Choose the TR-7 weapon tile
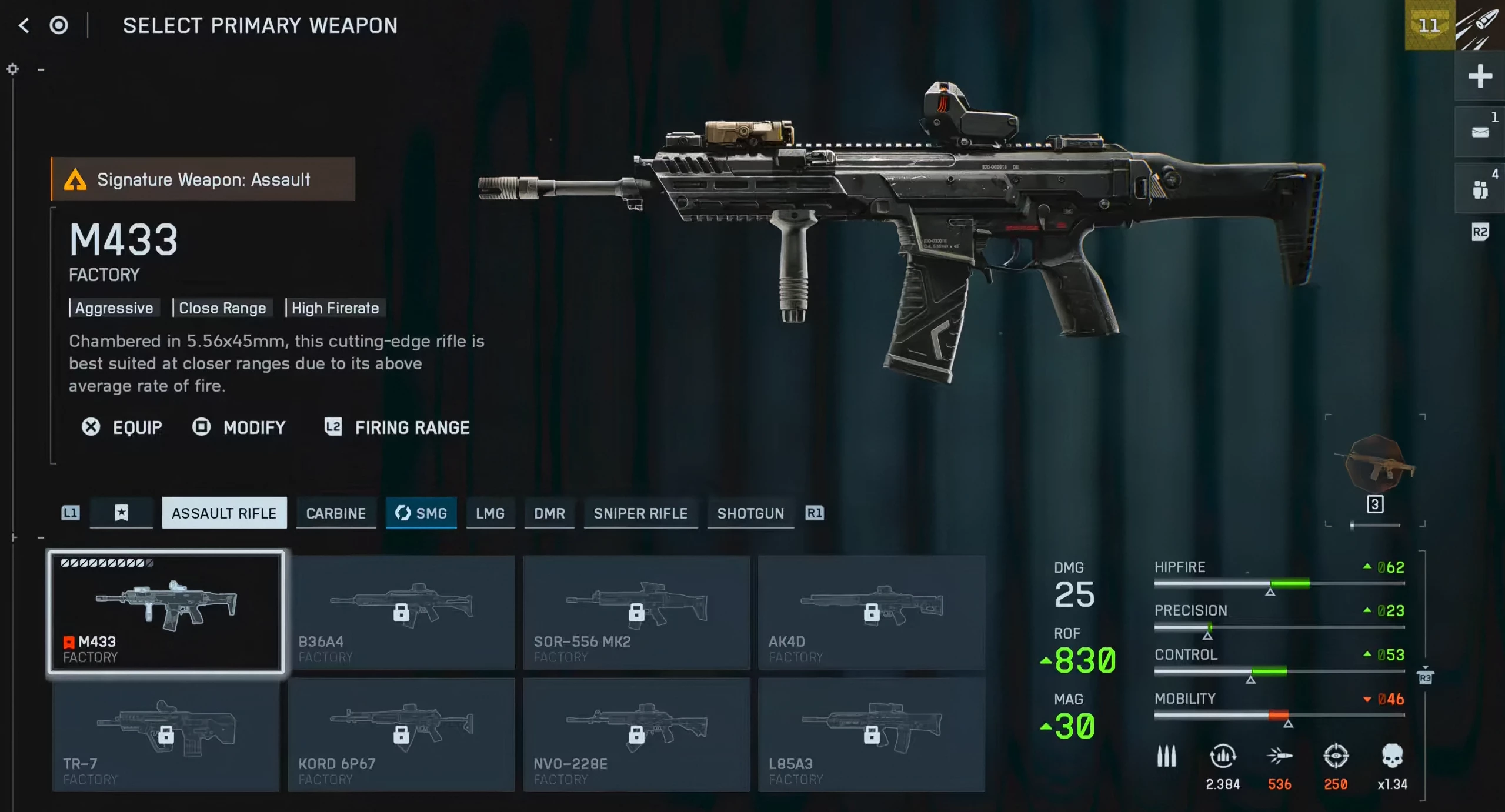The width and height of the screenshot is (1505, 812). 166,734
